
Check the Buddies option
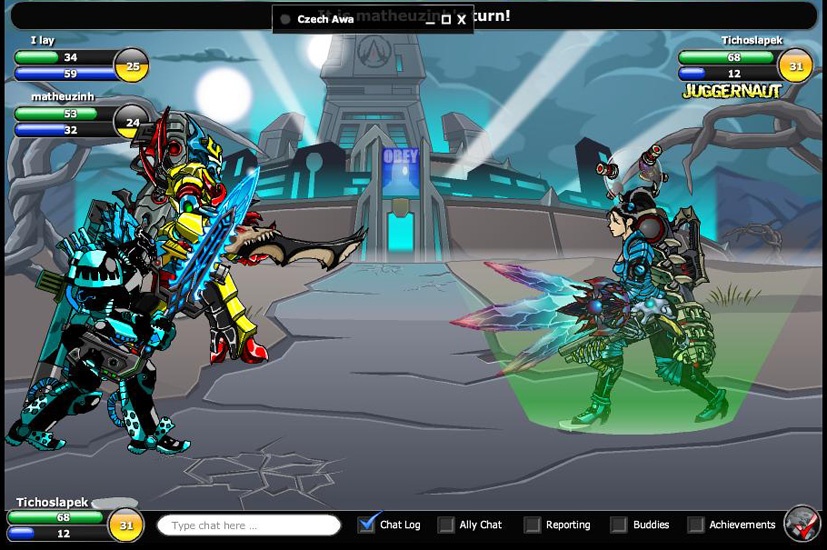pyautogui.click(x=619, y=524)
